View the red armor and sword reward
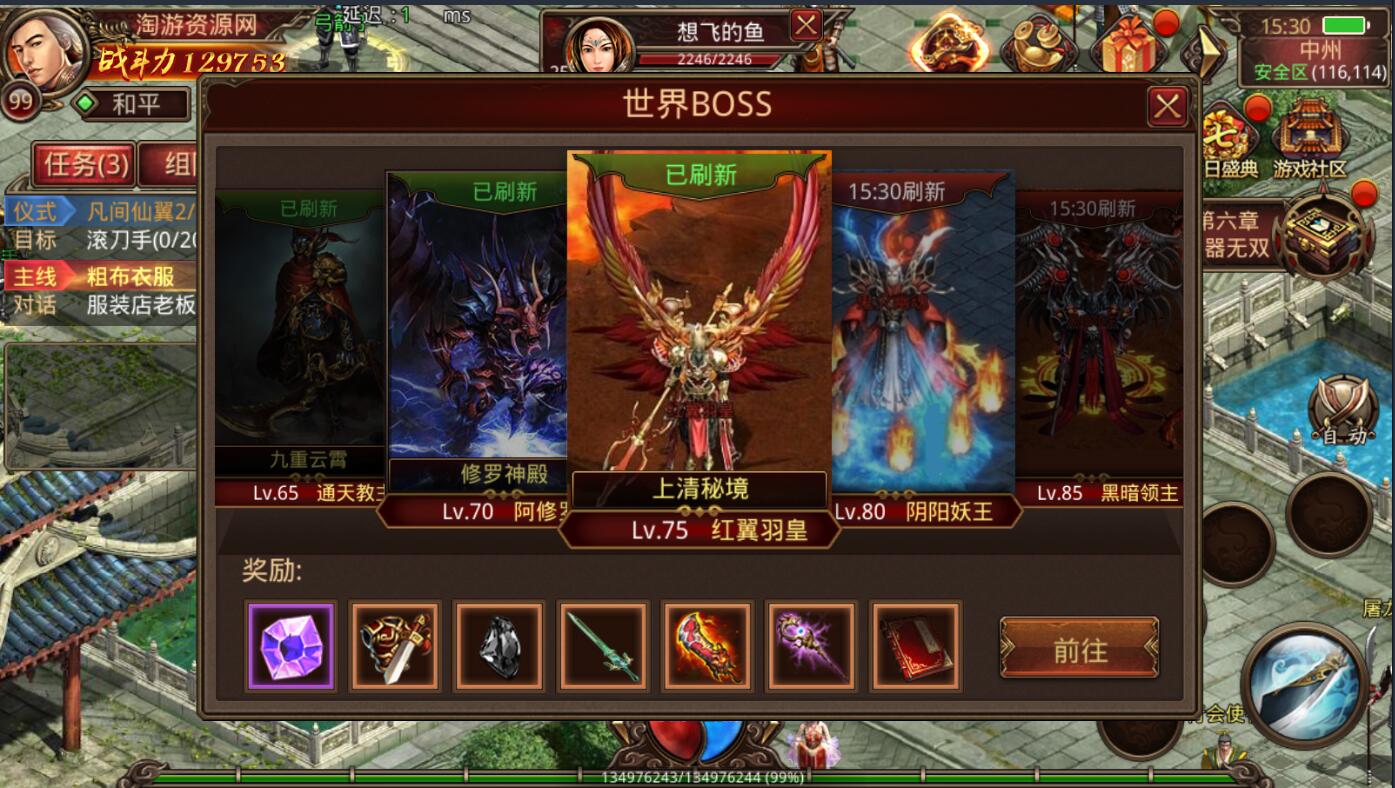This screenshot has width=1395, height=788. (395, 646)
